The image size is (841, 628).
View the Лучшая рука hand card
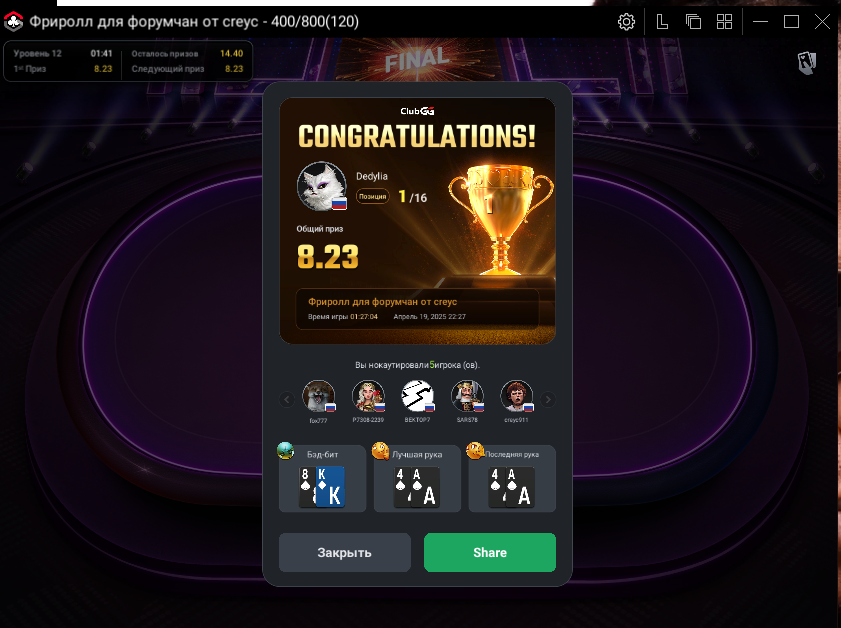tap(417, 480)
